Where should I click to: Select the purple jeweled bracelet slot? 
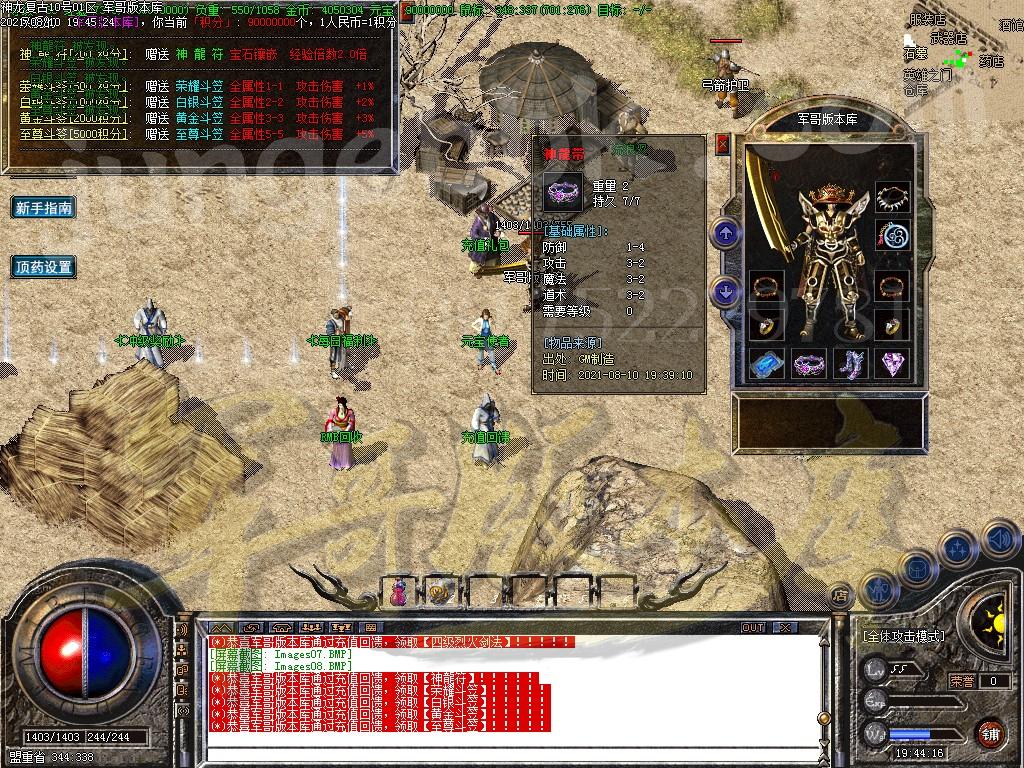click(x=809, y=363)
